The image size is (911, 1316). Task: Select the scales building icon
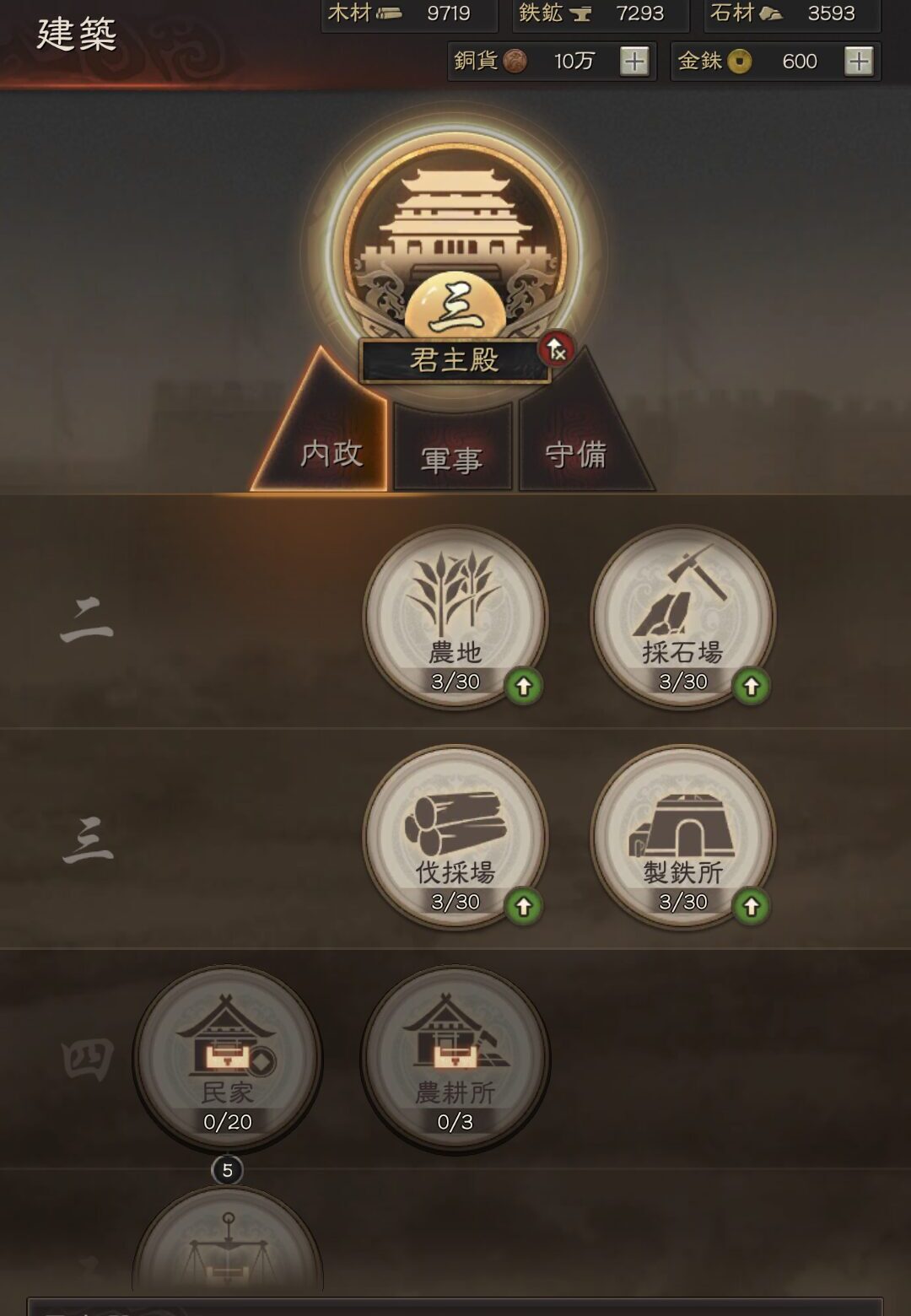[x=228, y=1249]
